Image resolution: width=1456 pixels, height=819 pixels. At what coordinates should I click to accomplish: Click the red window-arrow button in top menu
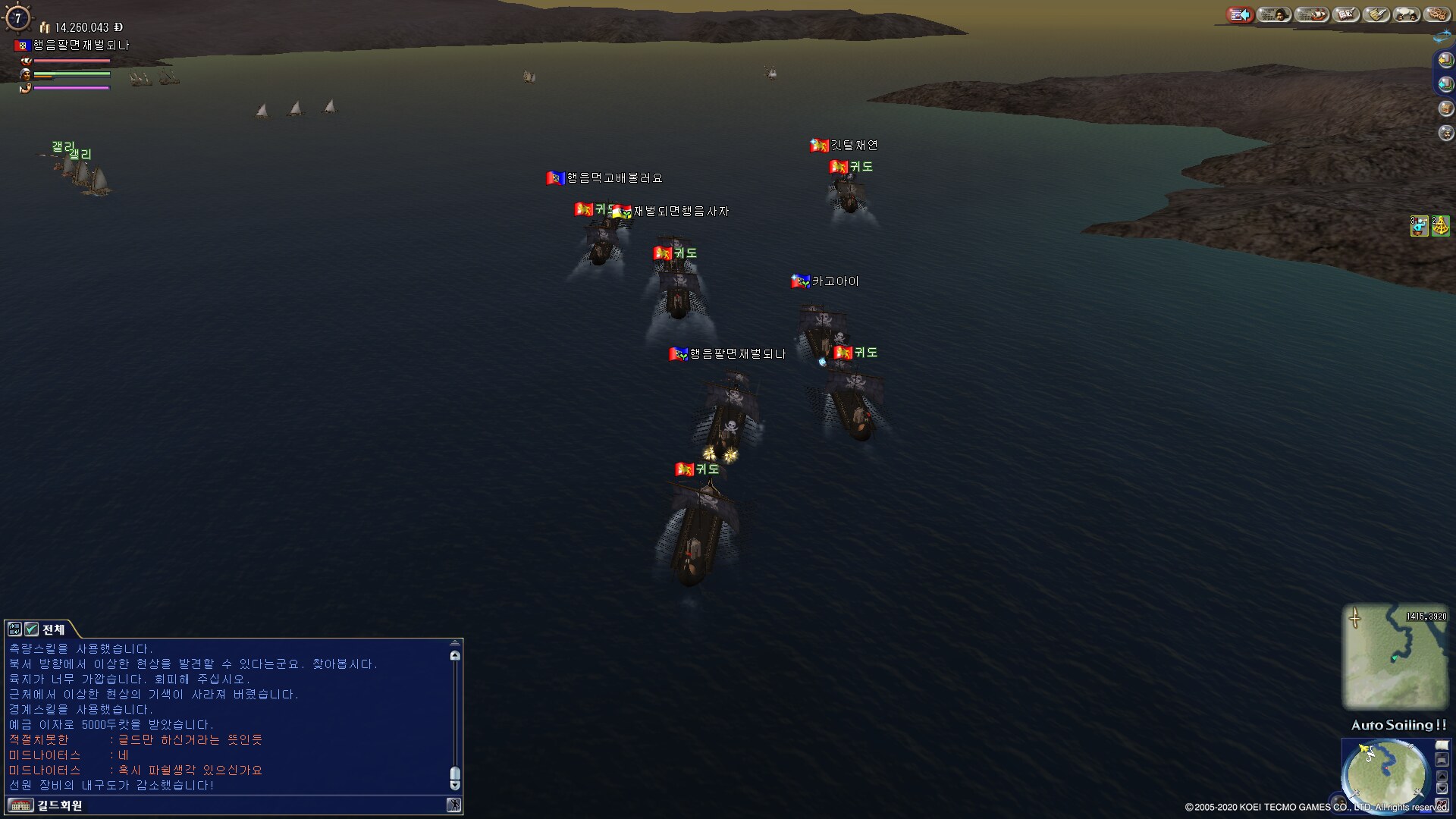pos(1241,14)
